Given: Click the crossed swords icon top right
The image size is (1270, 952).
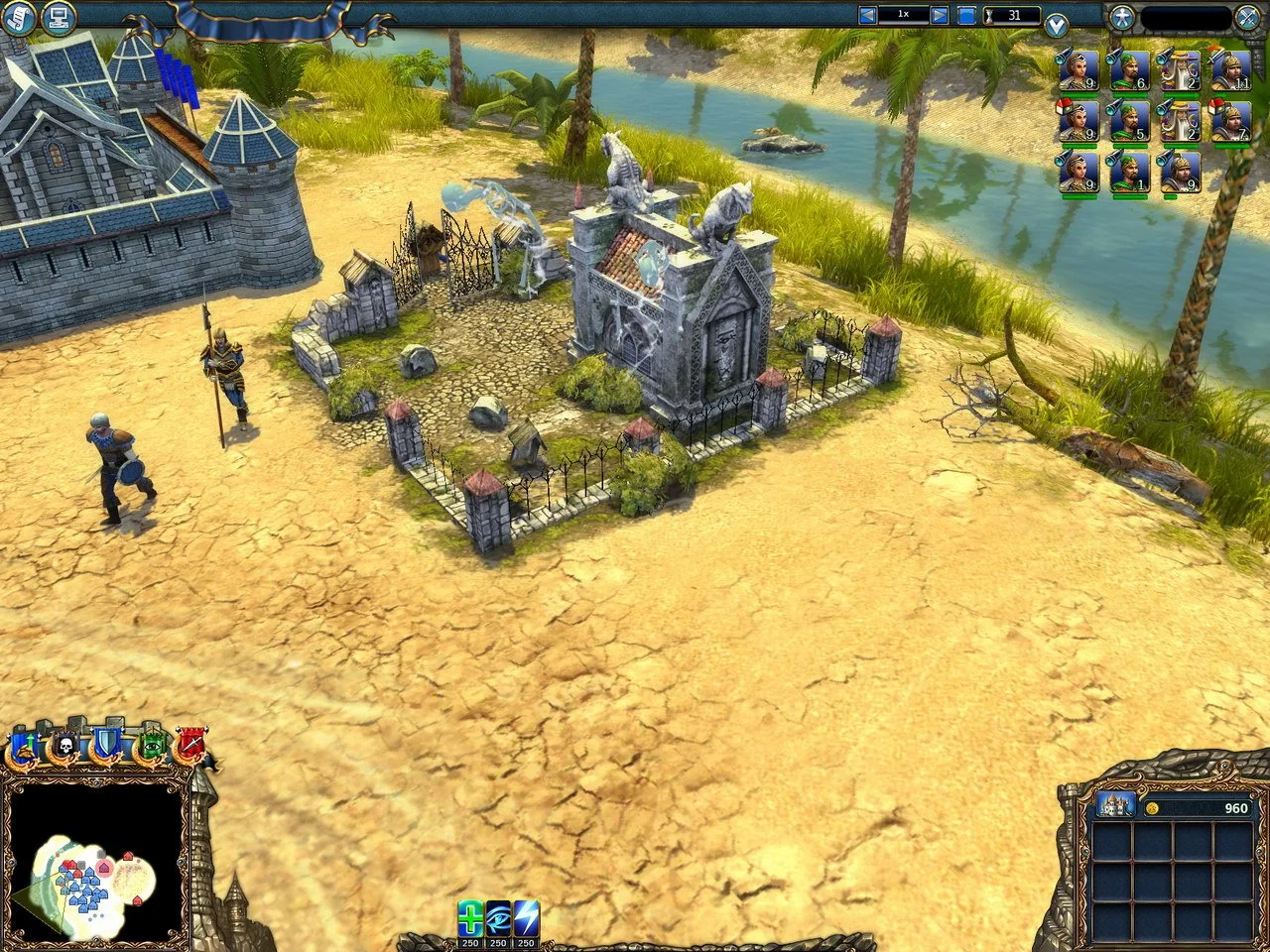Looking at the screenshot, I should (x=1247, y=15).
